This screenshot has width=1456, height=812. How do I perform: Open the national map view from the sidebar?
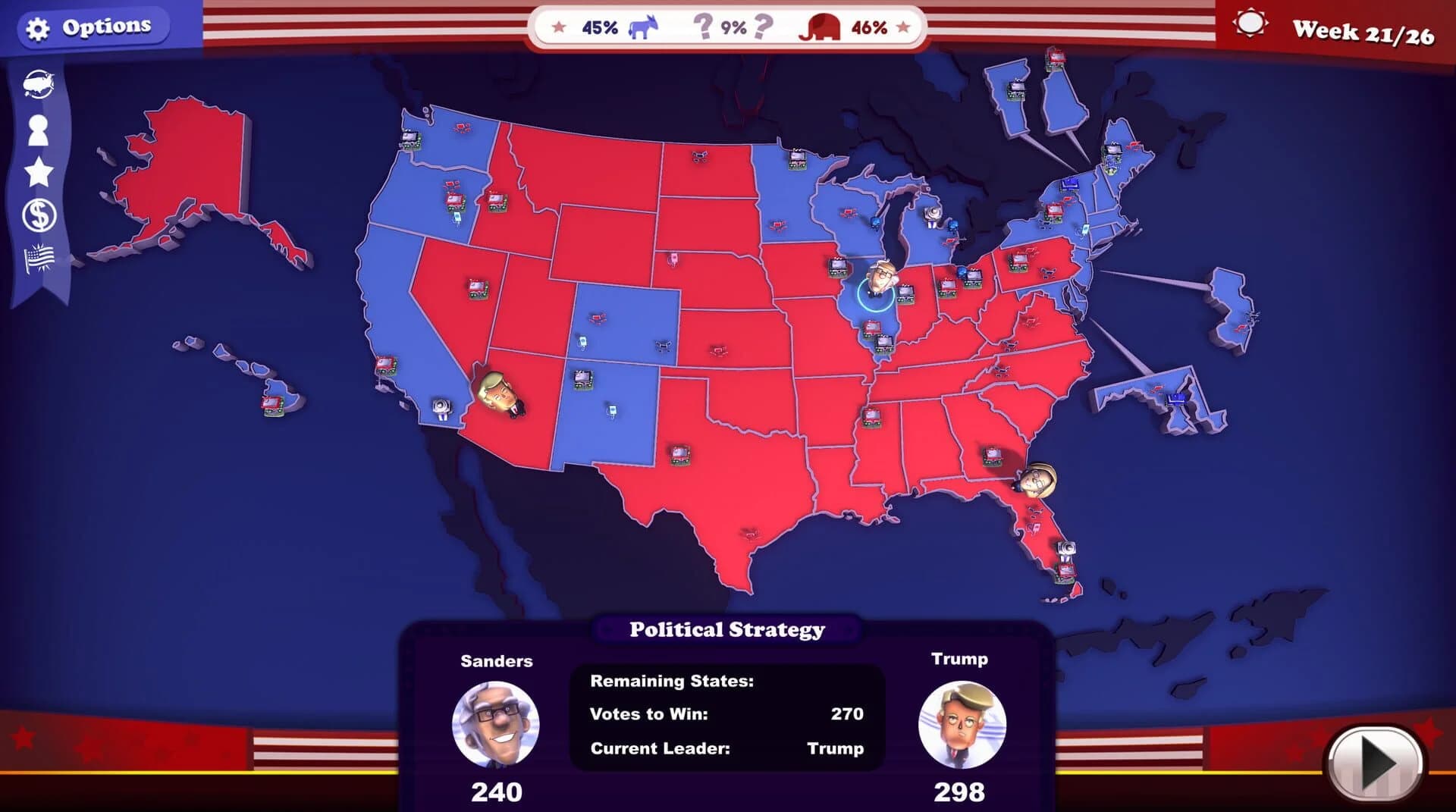pos(39,83)
